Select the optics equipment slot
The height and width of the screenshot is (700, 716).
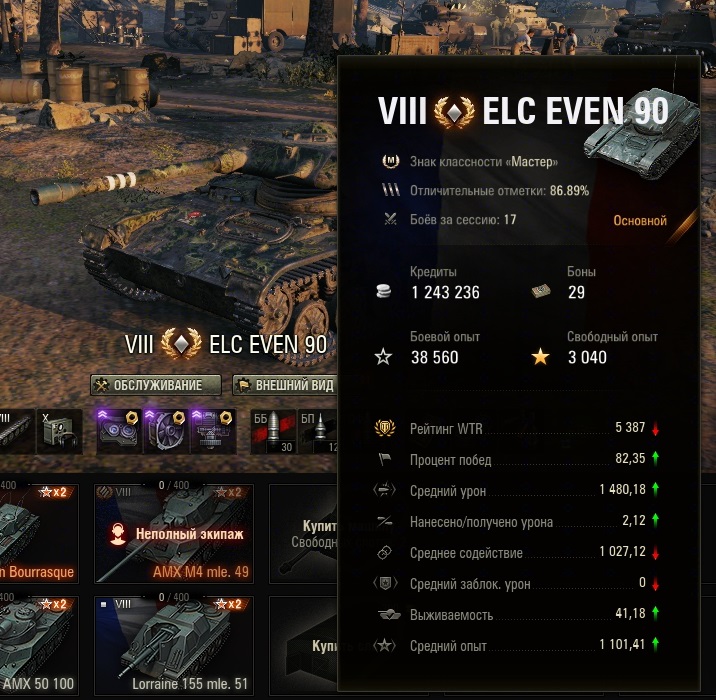tap(117, 431)
